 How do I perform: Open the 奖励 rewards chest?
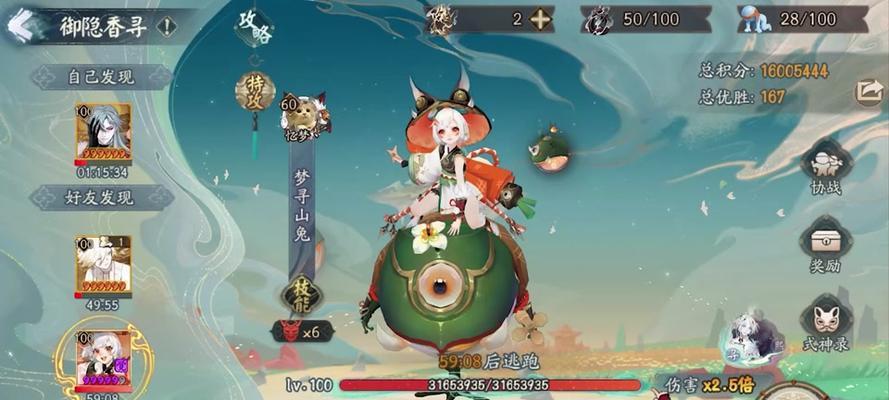coord(826,245)
